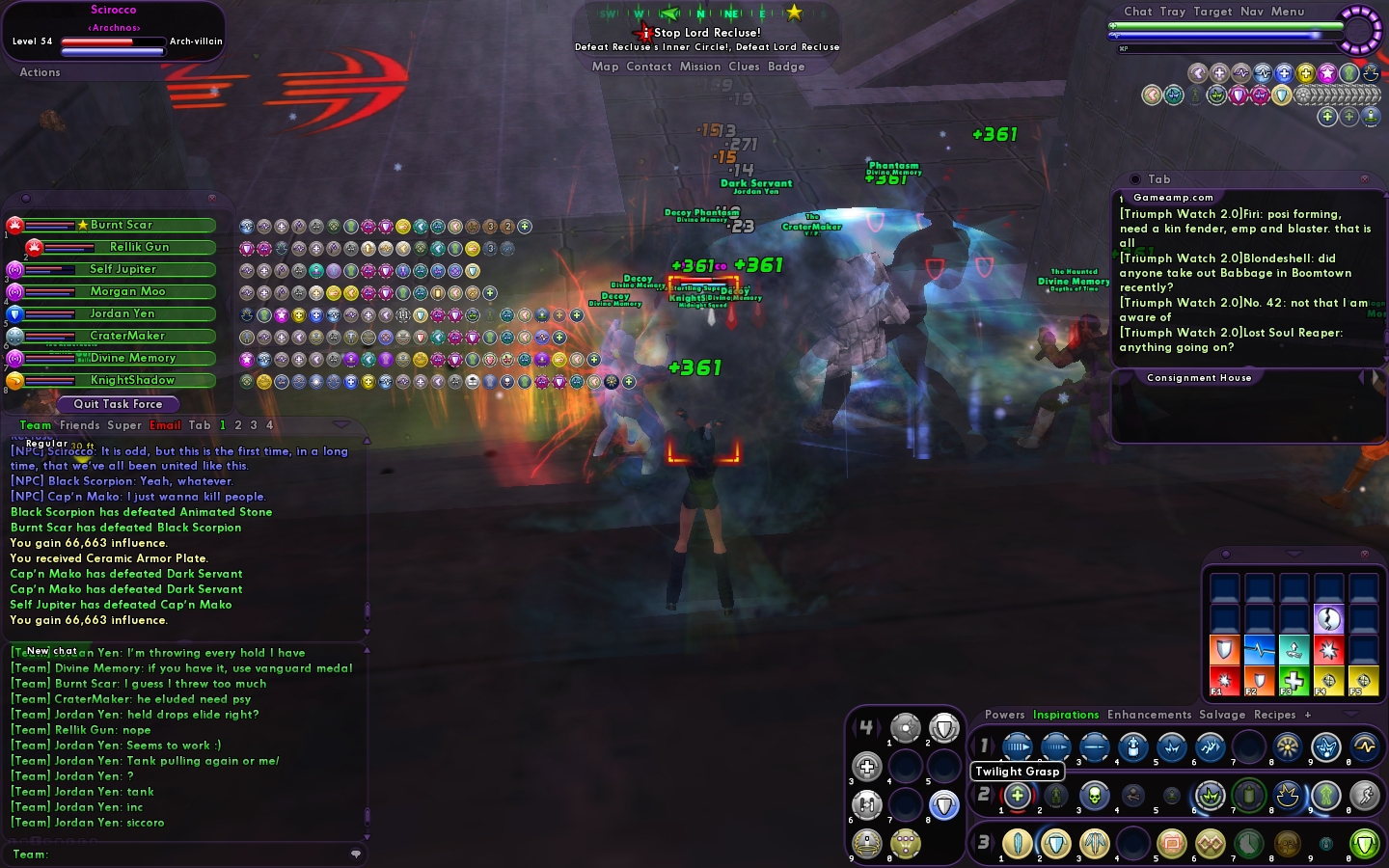Open the Email chat tab
1389x868 pixels.
(165, 425)
